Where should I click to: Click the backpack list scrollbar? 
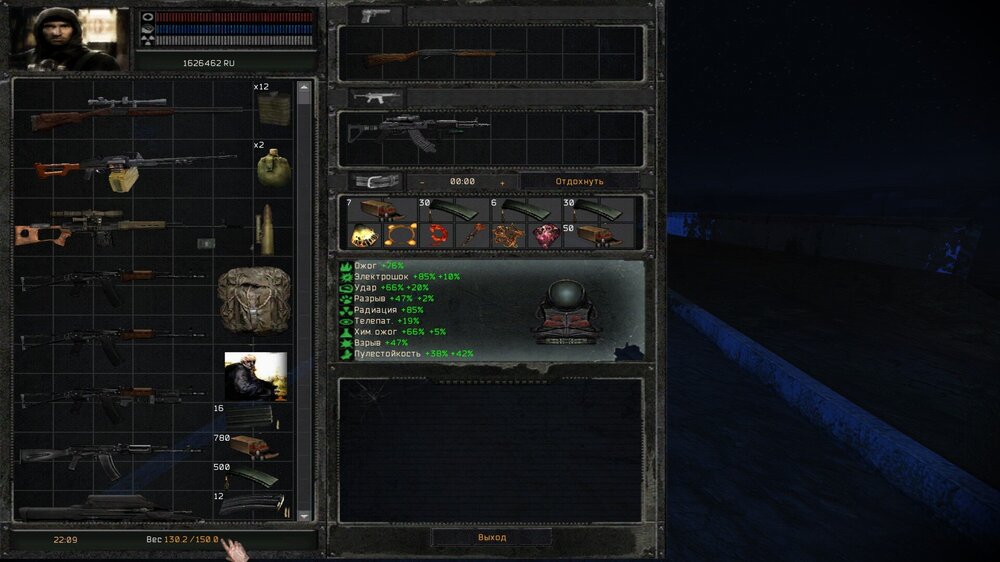(304, 300)
